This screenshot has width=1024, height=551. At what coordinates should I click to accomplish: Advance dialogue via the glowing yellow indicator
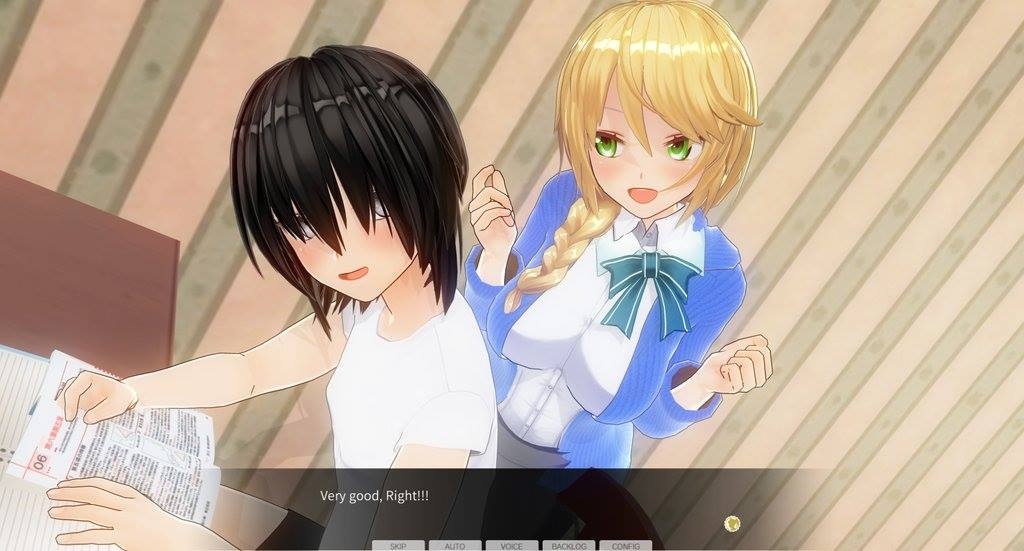click(732, 522)
